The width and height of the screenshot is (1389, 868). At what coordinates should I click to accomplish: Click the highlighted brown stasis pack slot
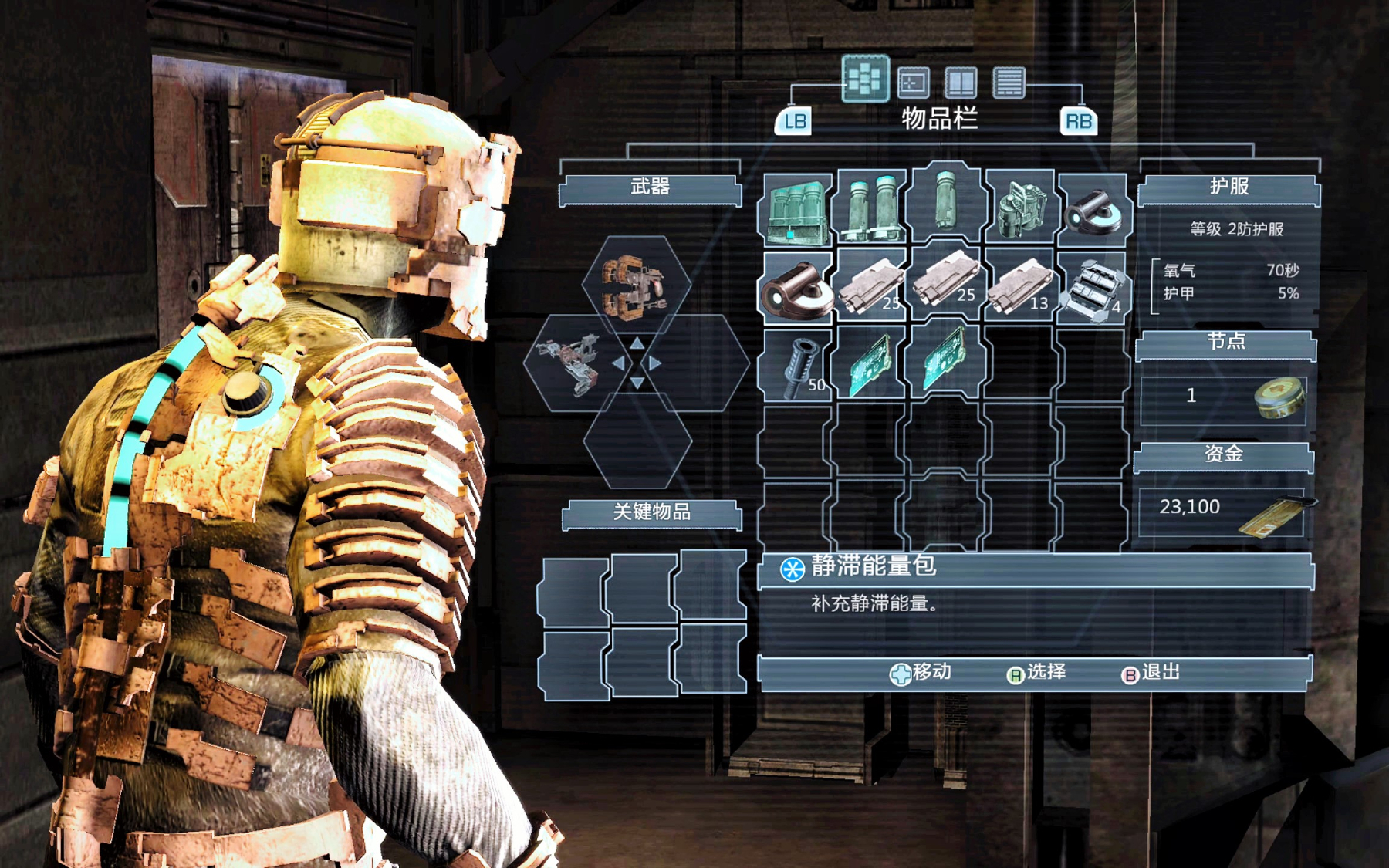[x=796, y=285]
